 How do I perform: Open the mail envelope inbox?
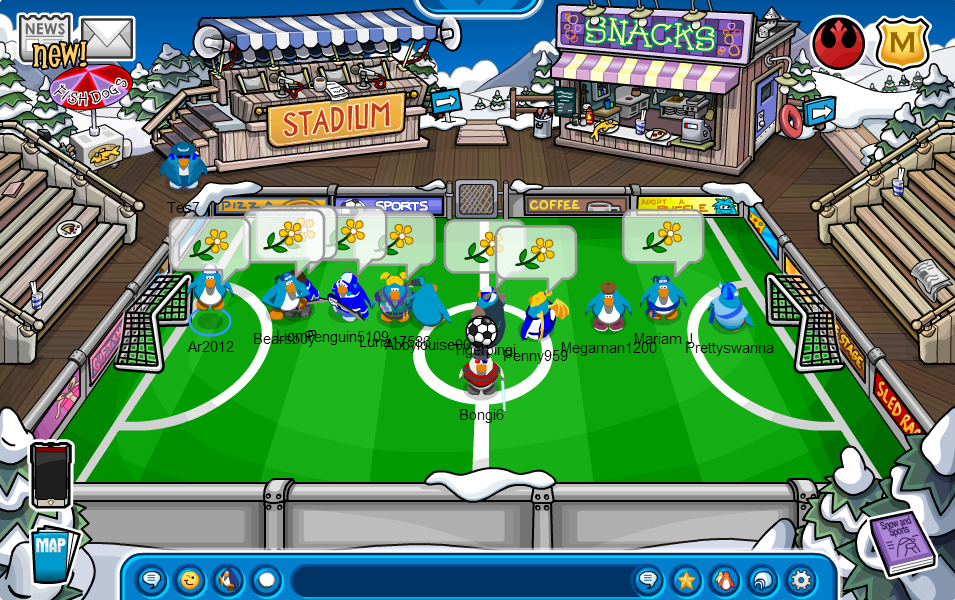click(108, 38)
